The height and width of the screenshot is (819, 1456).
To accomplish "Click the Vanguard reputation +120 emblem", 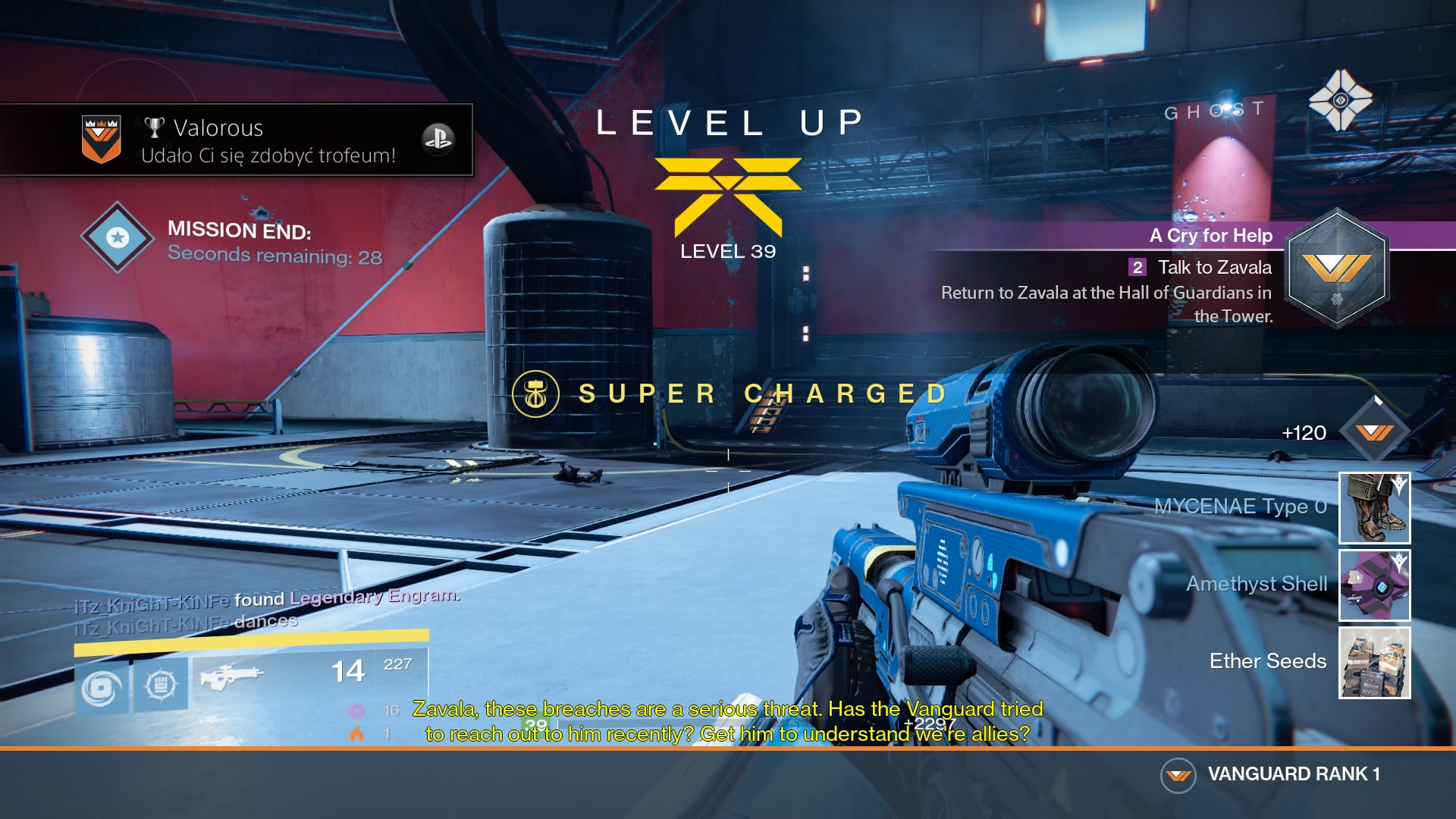I will pyautogui.click(x=1374, y=432).
